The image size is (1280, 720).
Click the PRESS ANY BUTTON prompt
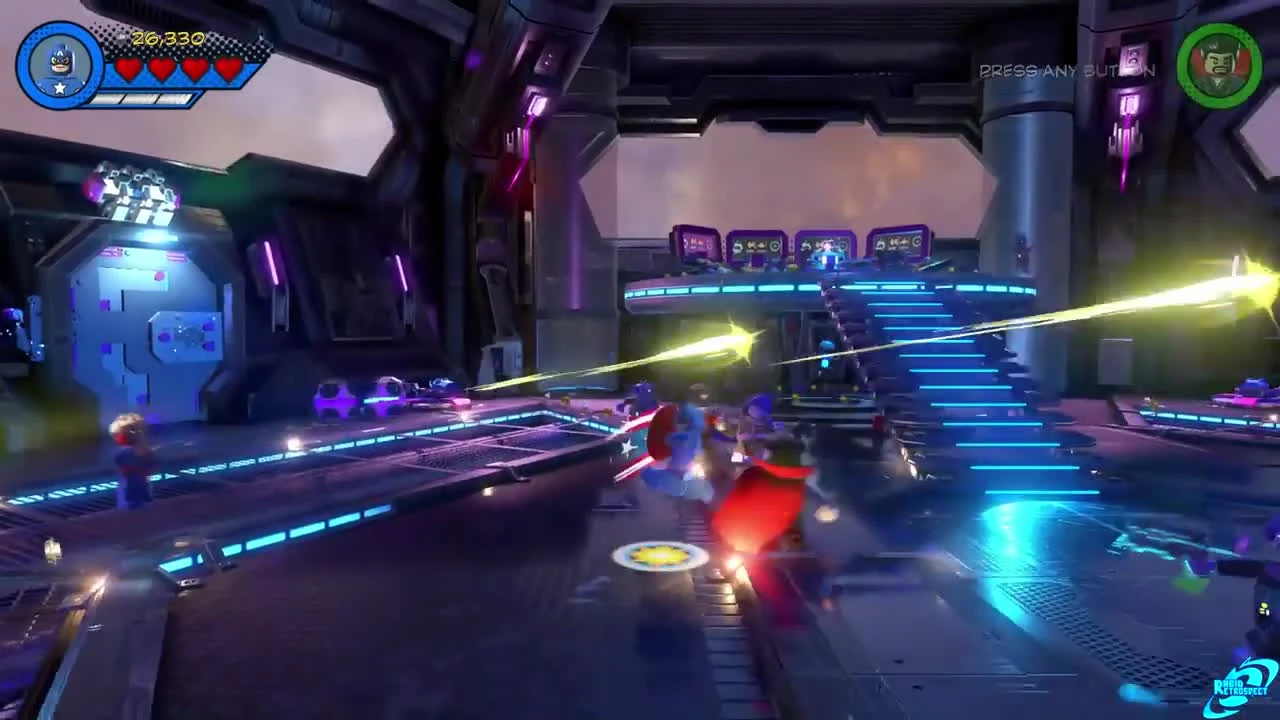coord(1066,71)
